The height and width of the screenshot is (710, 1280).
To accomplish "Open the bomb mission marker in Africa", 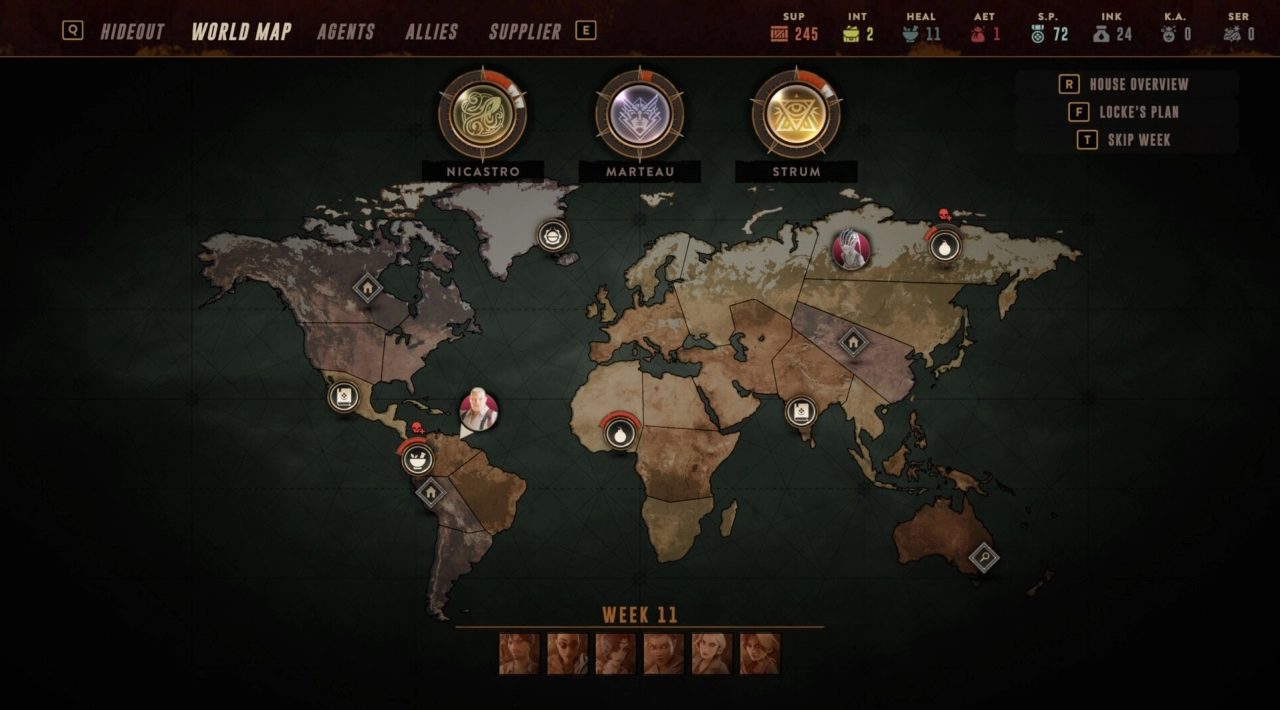I will coord(621,435).
